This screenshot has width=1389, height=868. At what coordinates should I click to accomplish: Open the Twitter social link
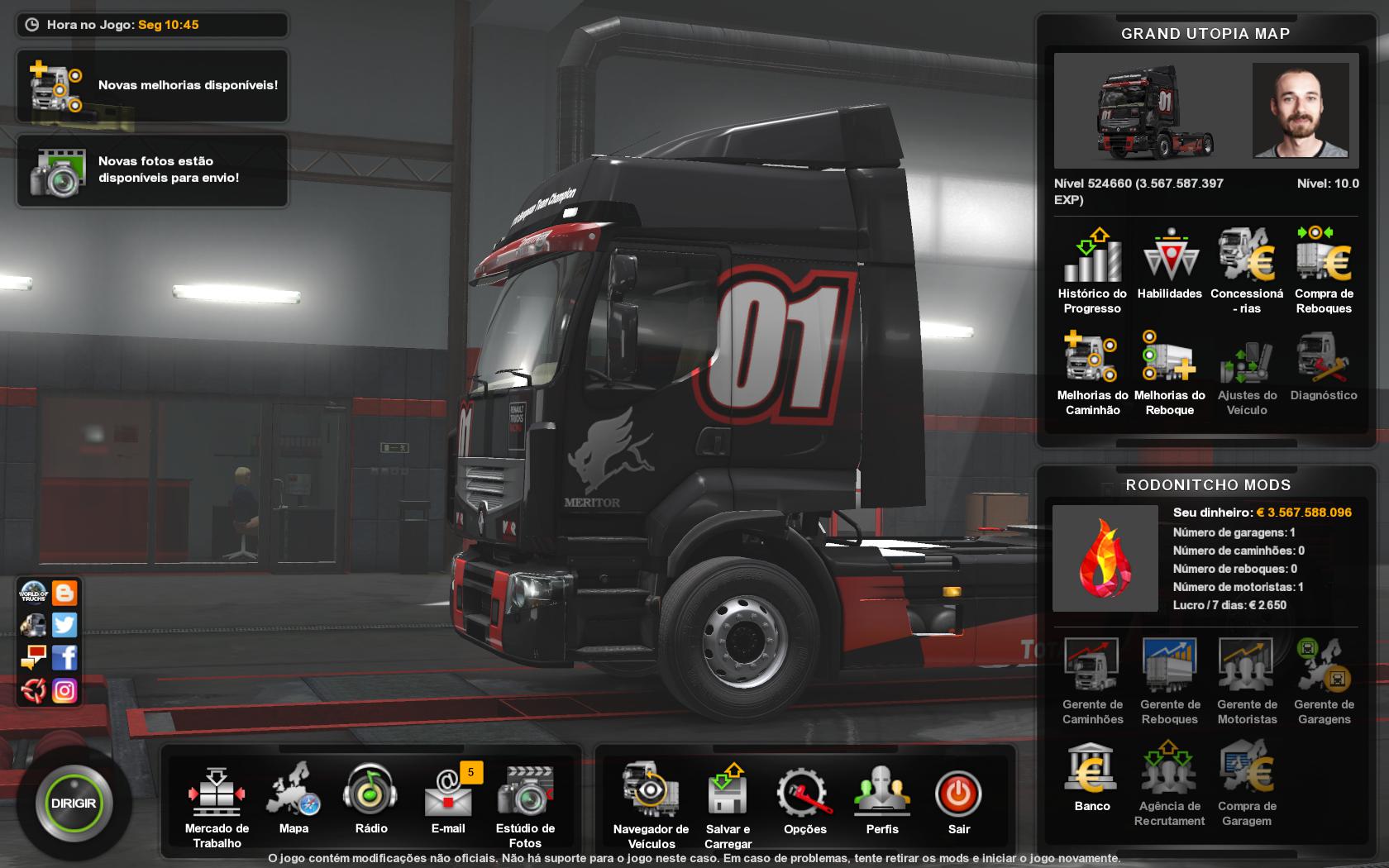coord(64,625)
